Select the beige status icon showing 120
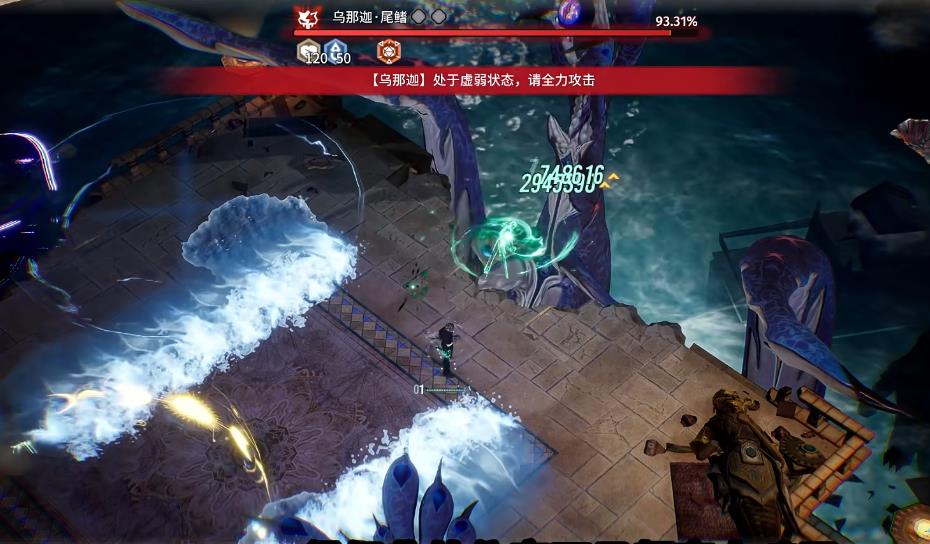Screen dimensions: 930x544 (310, 49)
